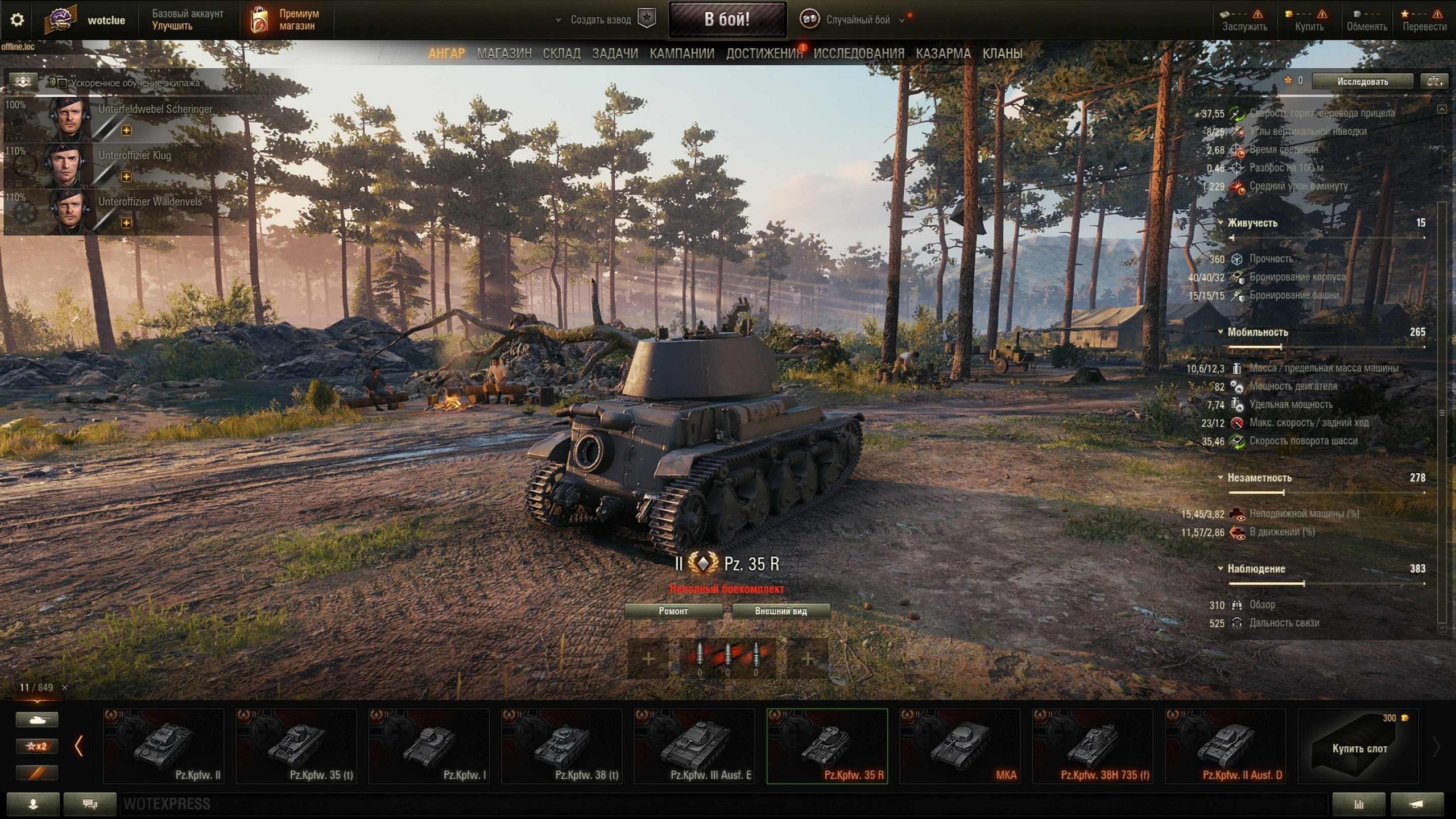
Task: Choose the МКА tank in carousel
Action: click(x=959, y=746)
